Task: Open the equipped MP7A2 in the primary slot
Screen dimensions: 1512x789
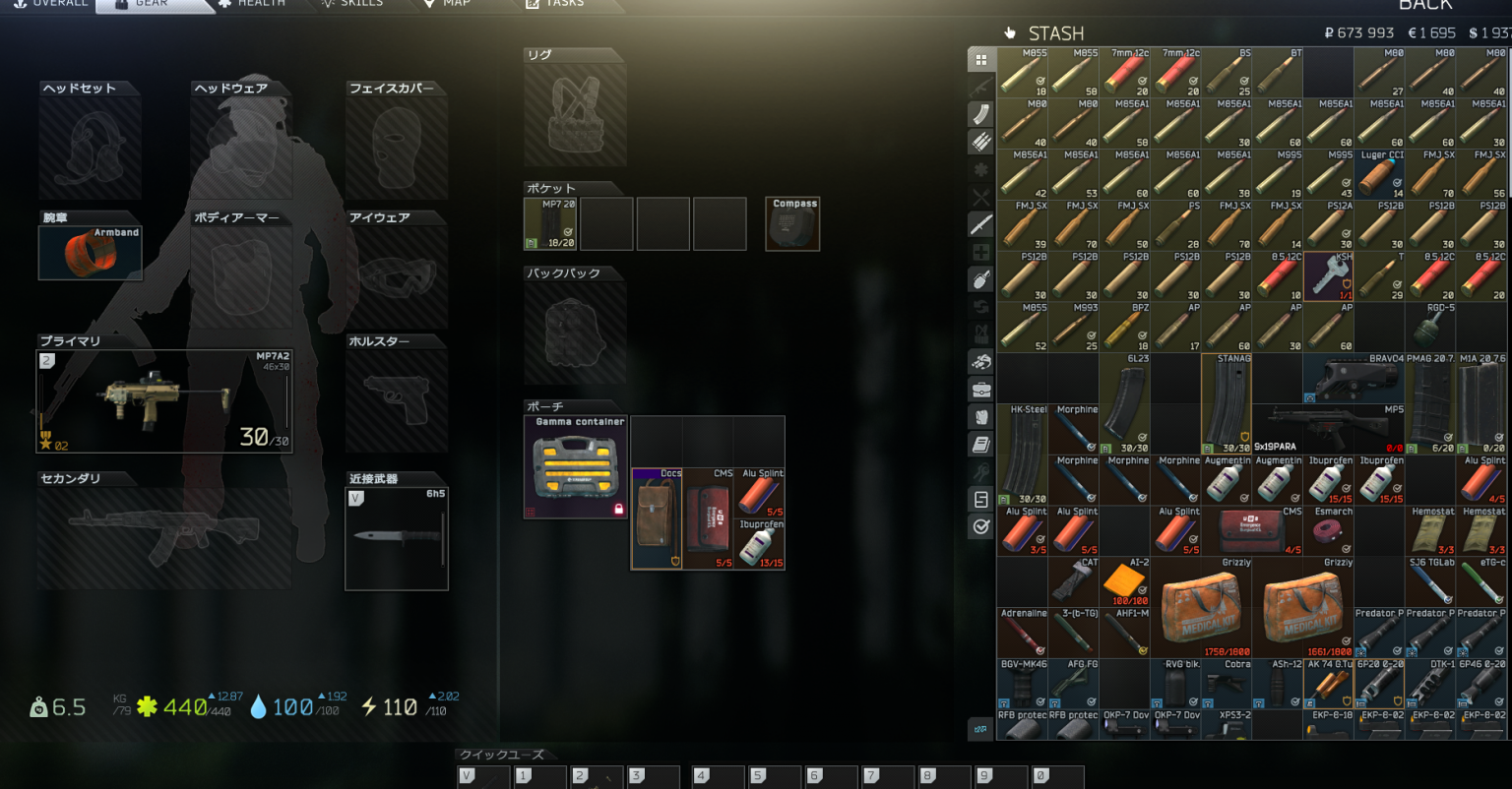Action: 162,400
